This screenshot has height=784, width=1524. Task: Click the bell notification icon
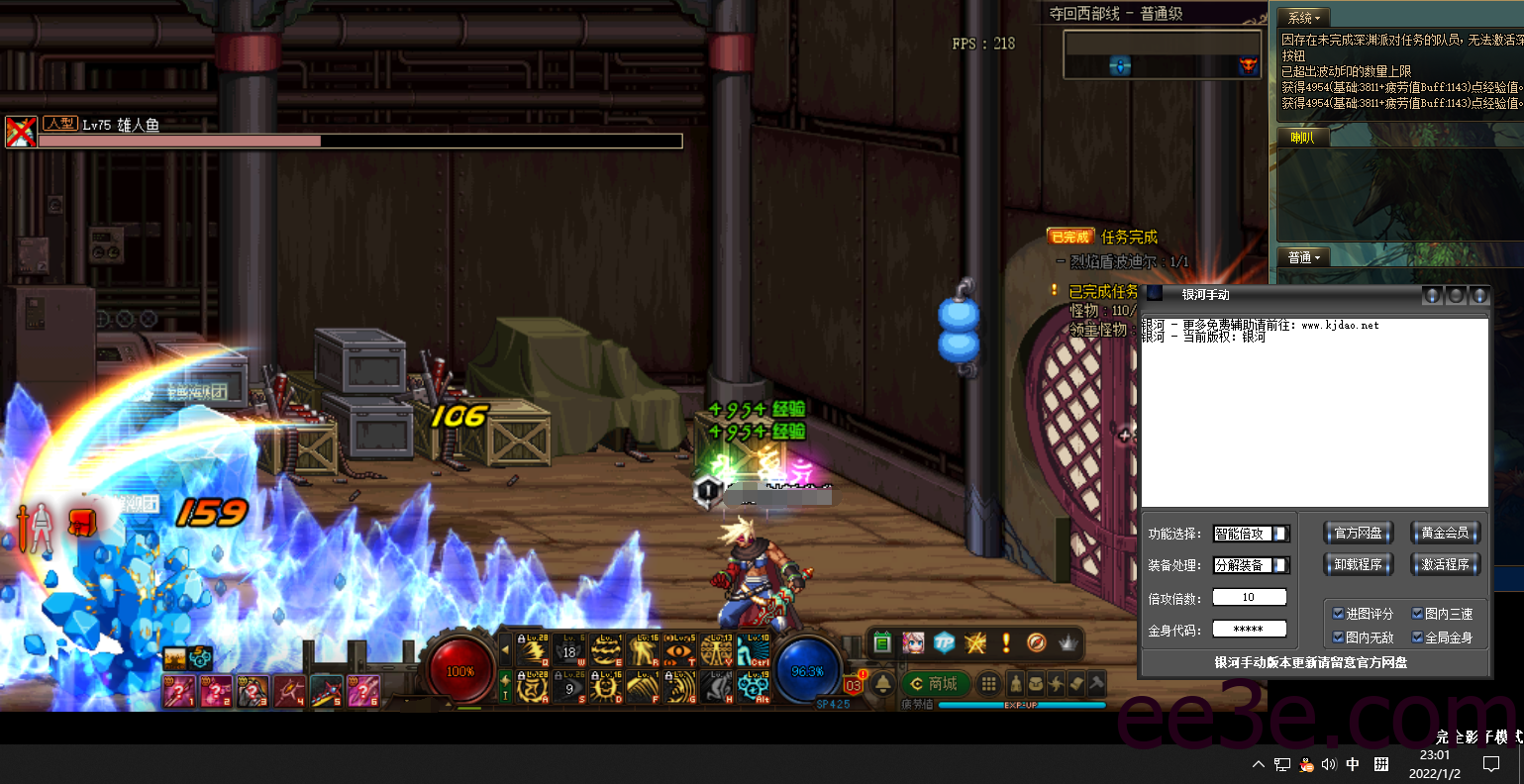click(883, 684)
